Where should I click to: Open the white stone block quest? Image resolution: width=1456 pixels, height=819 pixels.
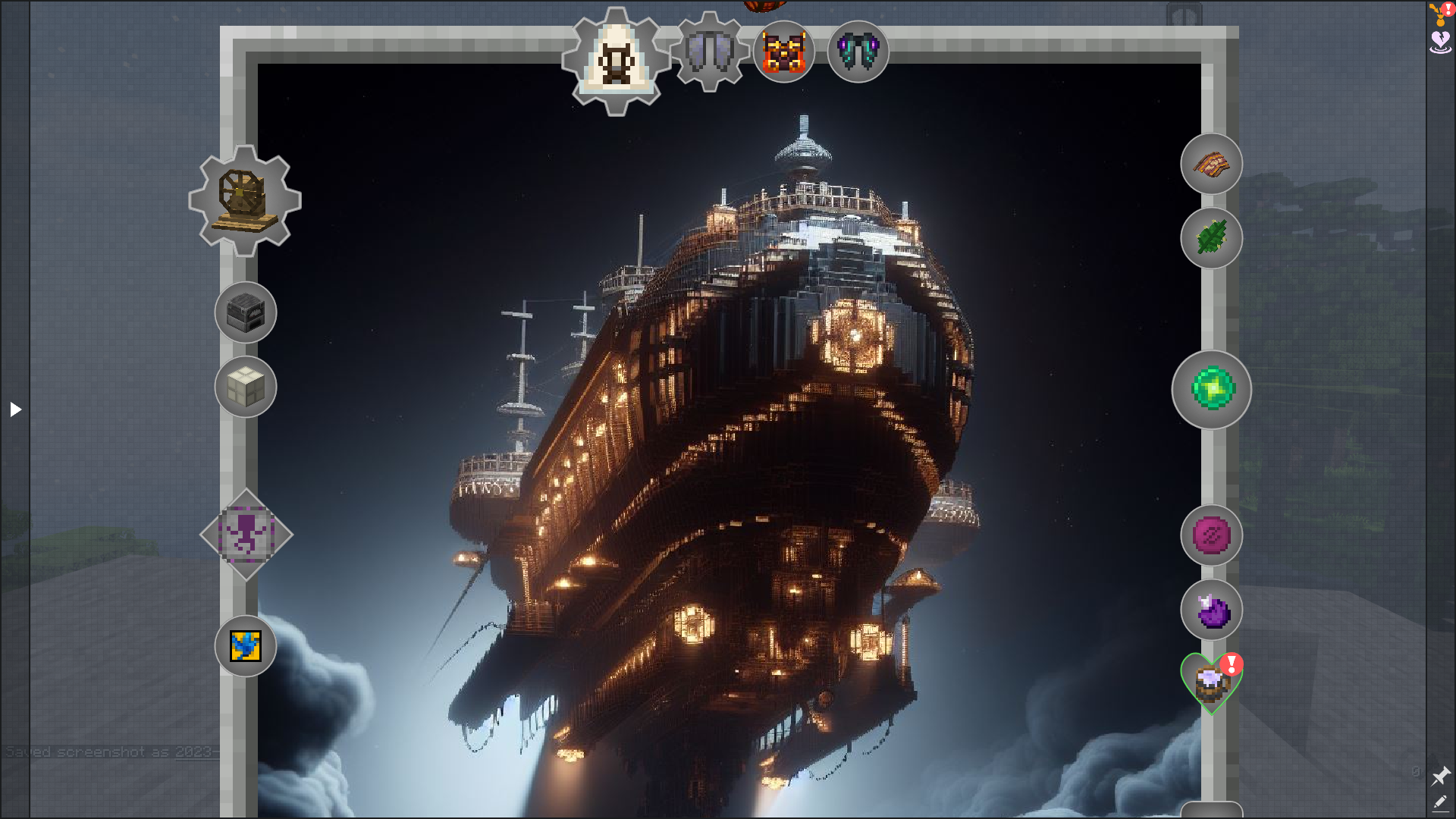coord(245,386)
